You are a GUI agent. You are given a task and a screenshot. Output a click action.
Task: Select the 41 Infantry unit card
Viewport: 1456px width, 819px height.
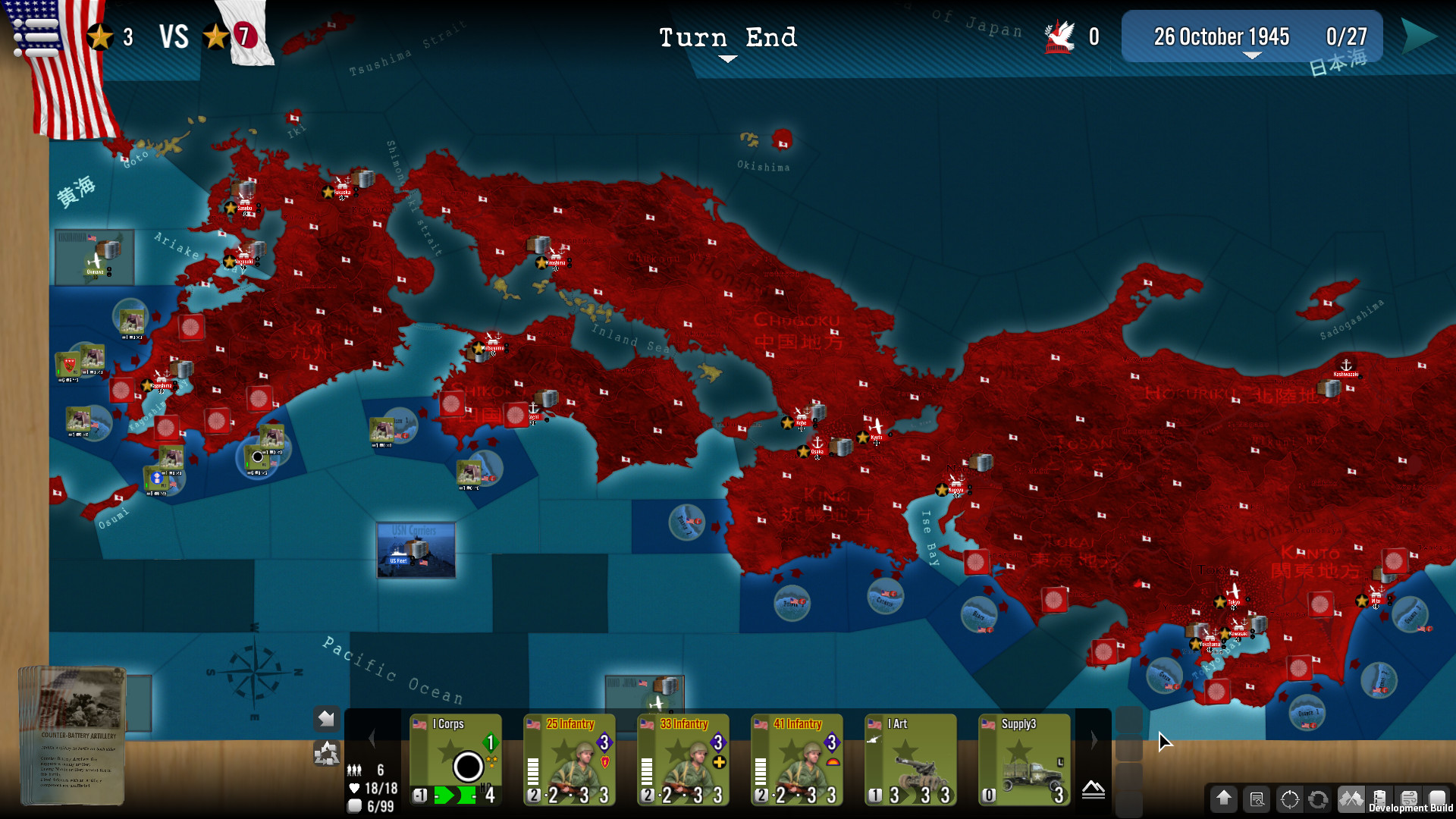(x=796, y=758)
